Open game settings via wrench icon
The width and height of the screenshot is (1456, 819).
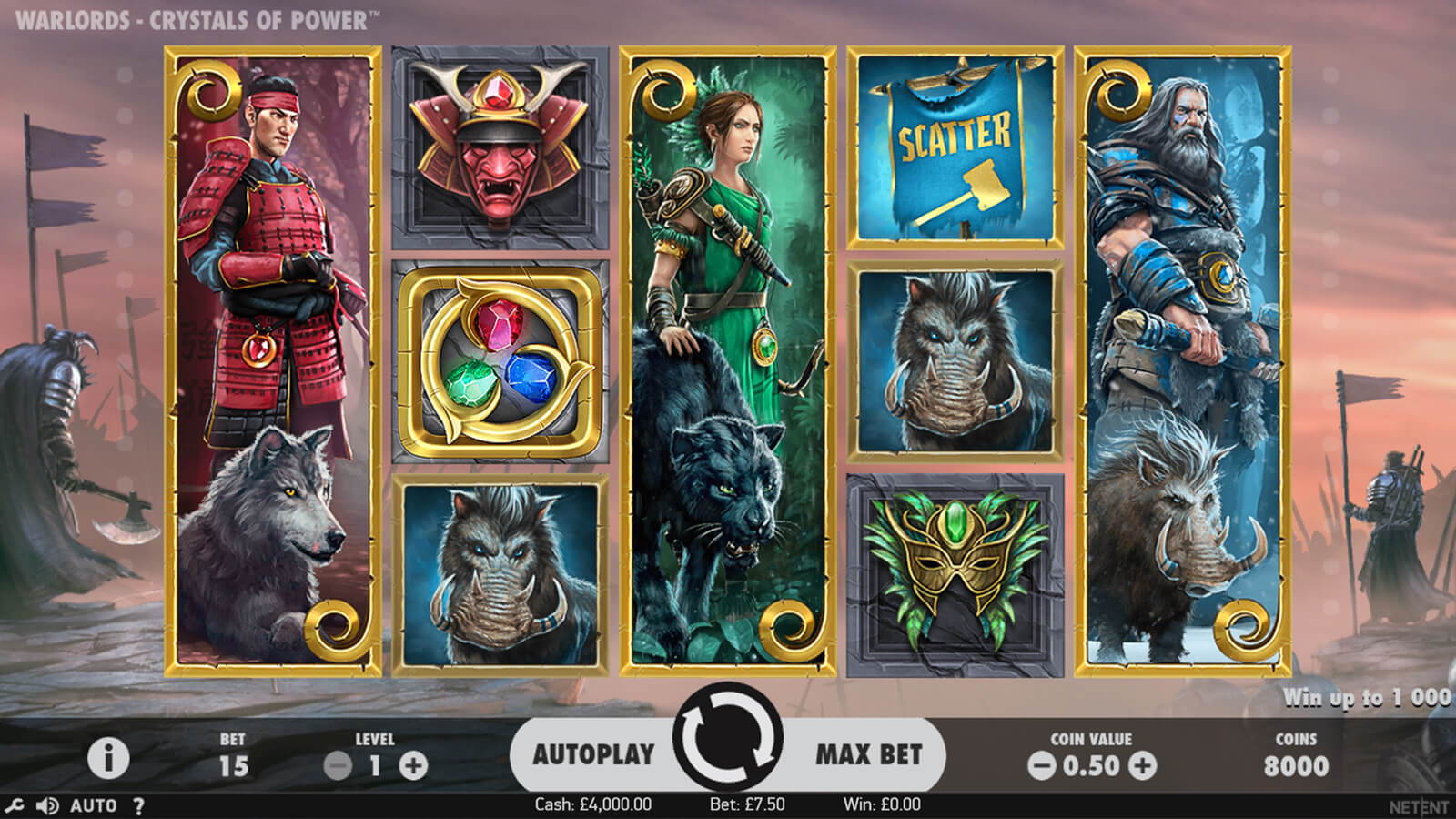pos(14,805)
